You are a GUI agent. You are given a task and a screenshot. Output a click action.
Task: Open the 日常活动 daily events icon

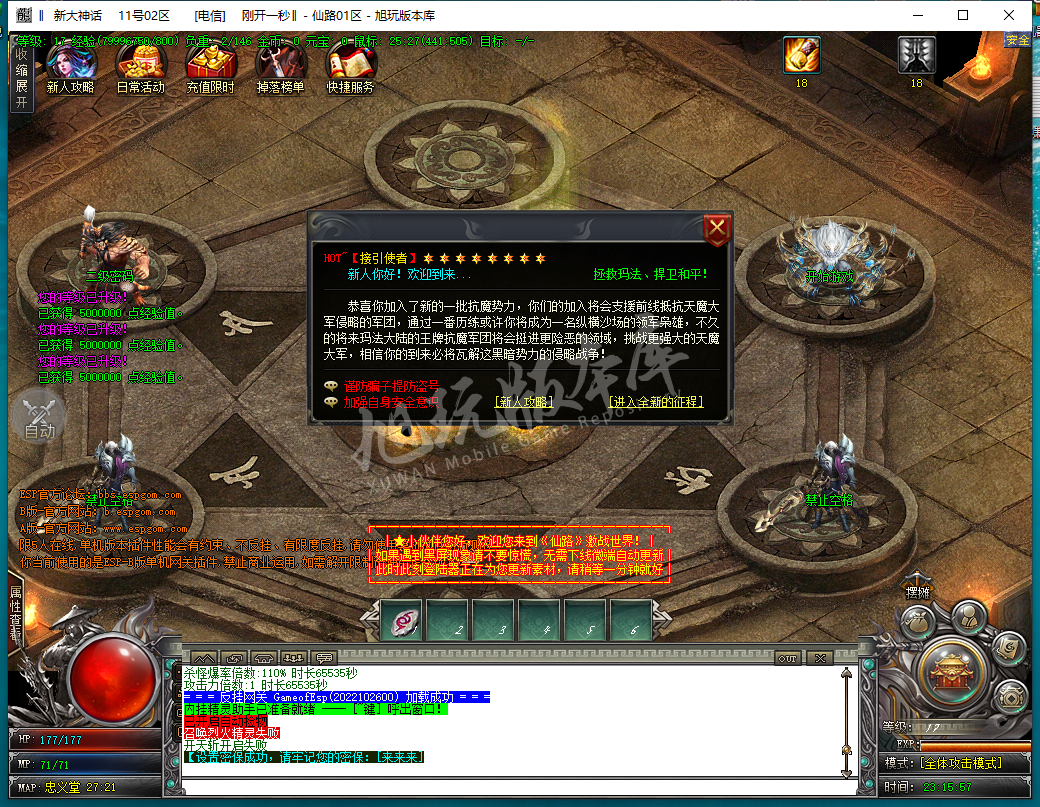(140, 65)
